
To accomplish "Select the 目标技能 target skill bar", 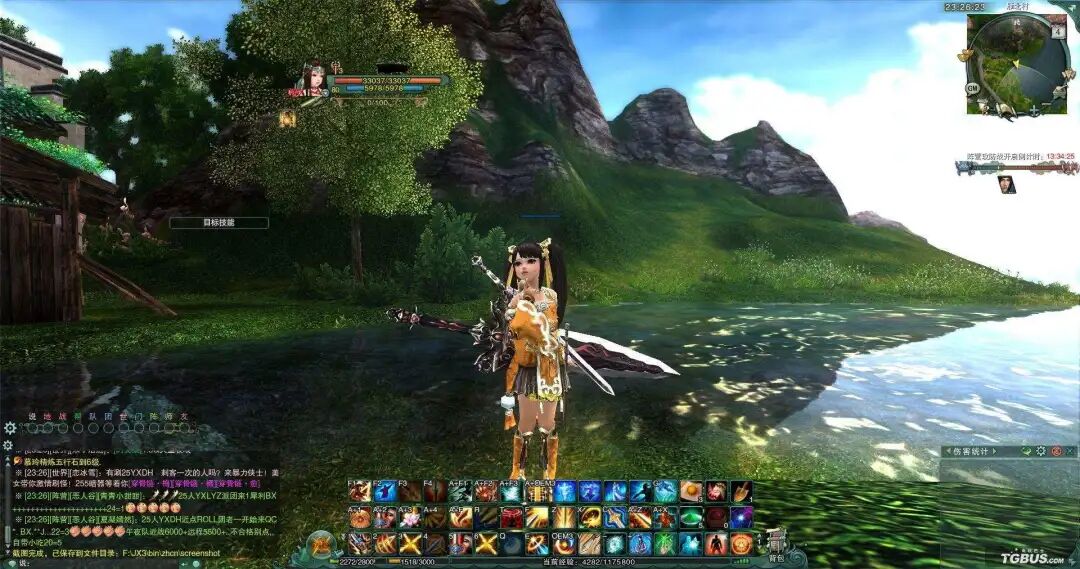I will pos(218,223).
